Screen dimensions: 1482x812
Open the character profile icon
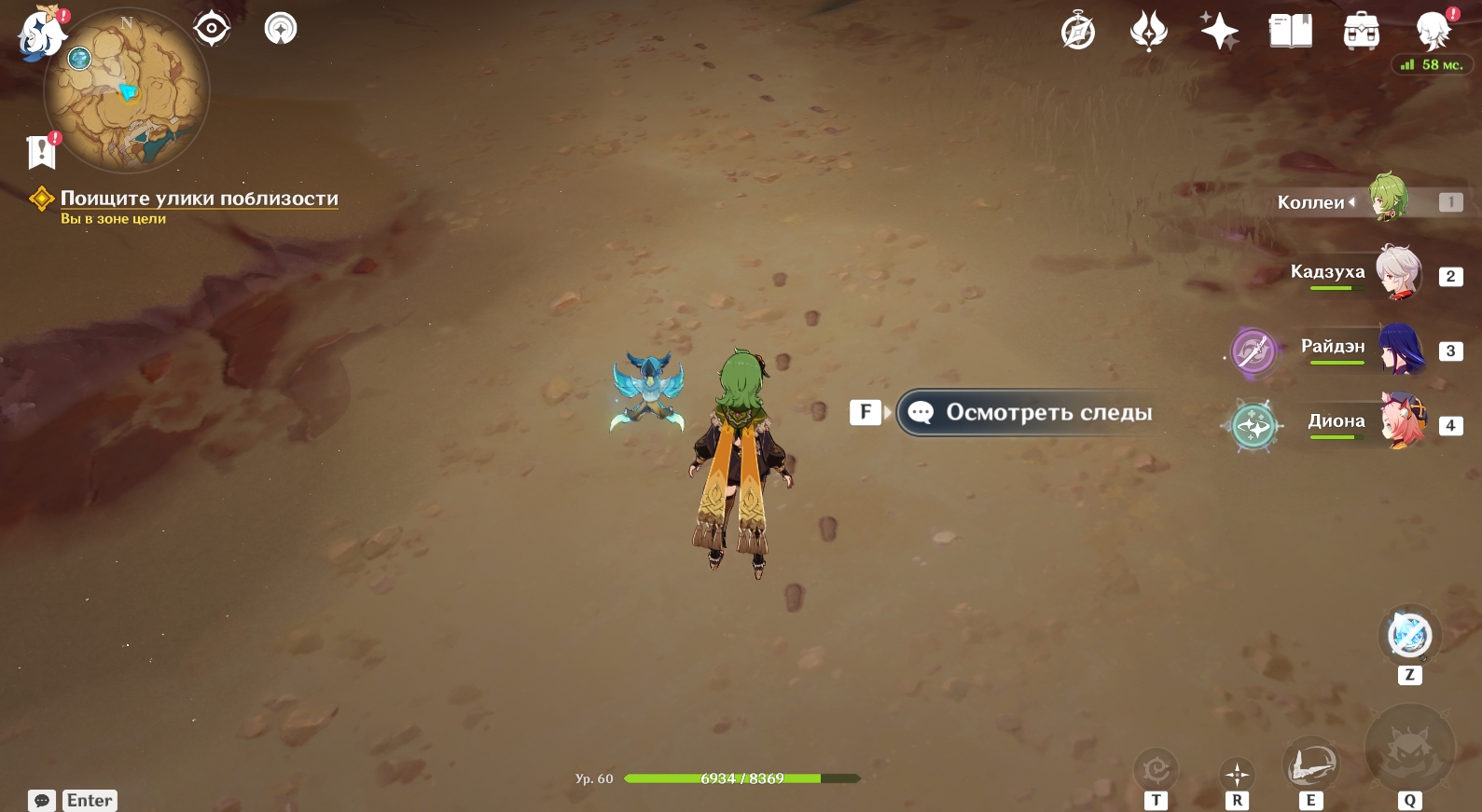tap(1432, 32)
